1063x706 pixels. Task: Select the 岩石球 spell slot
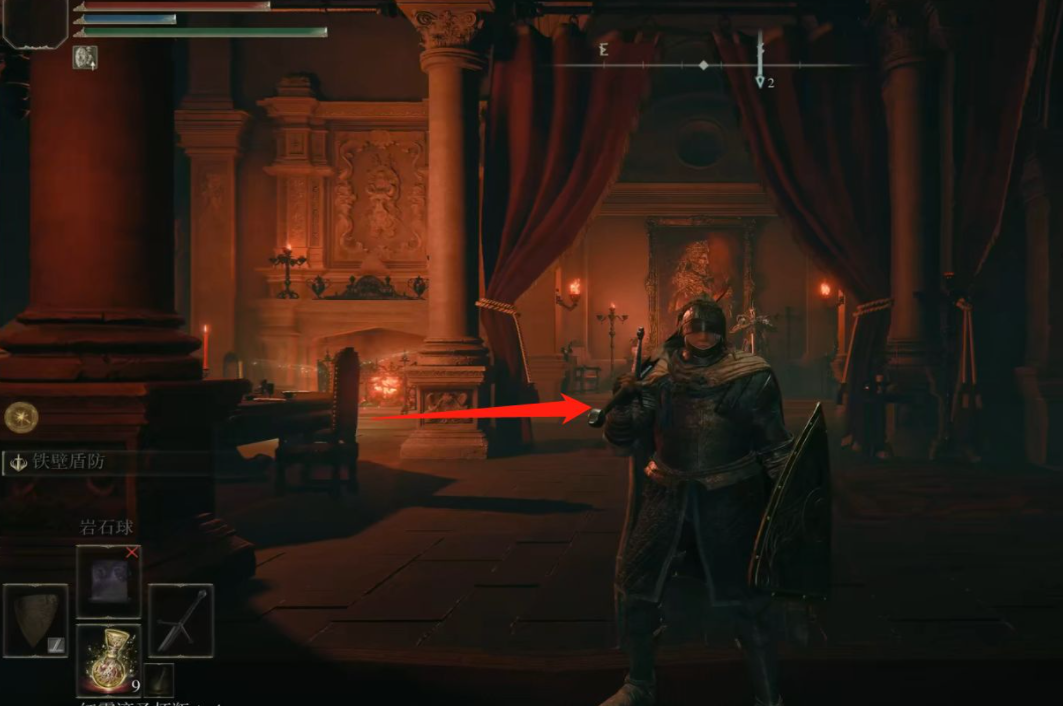tap(109, 582)
